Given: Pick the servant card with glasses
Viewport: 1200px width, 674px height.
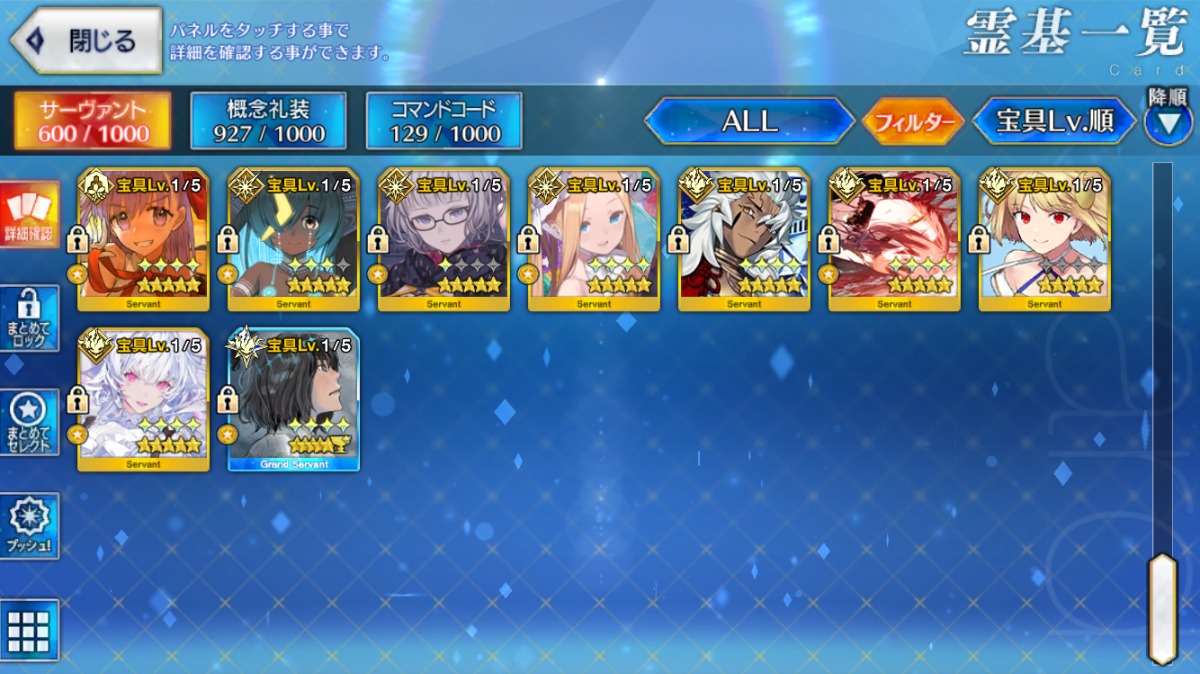Looking at the screenshot, I should [444, 240].
